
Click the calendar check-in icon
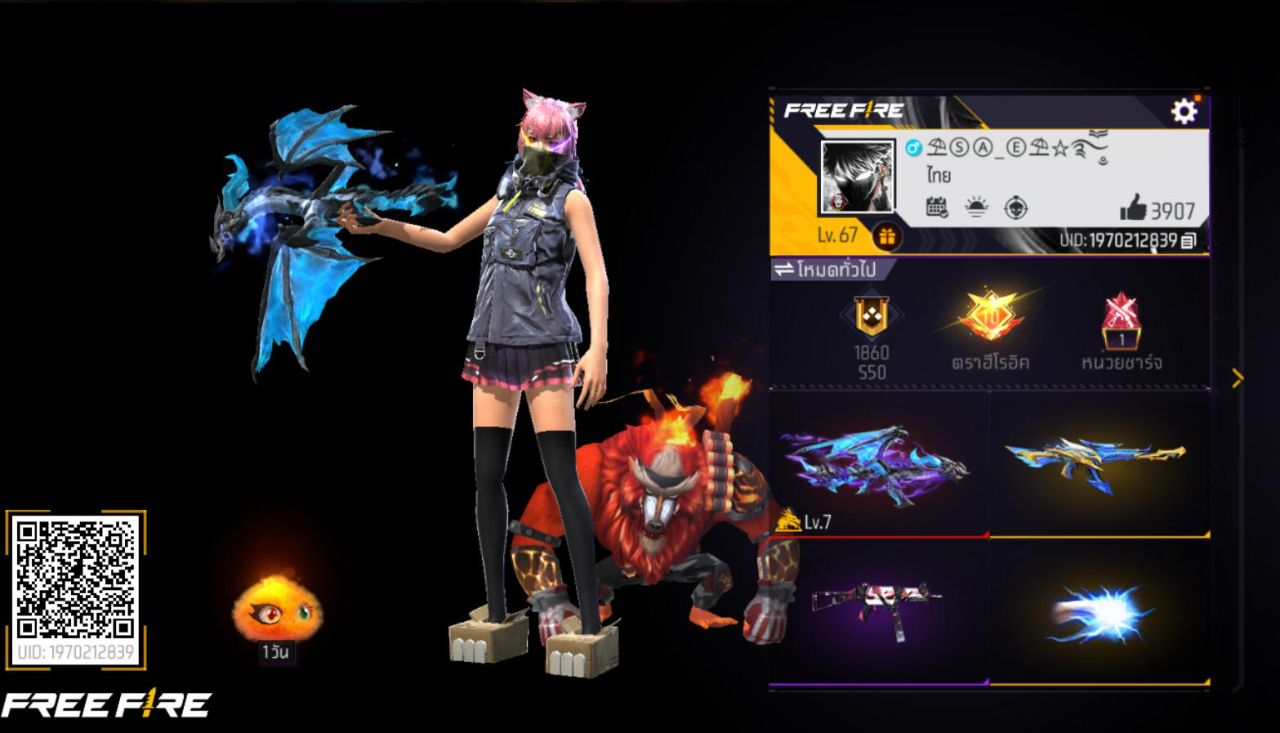[936, 208]
